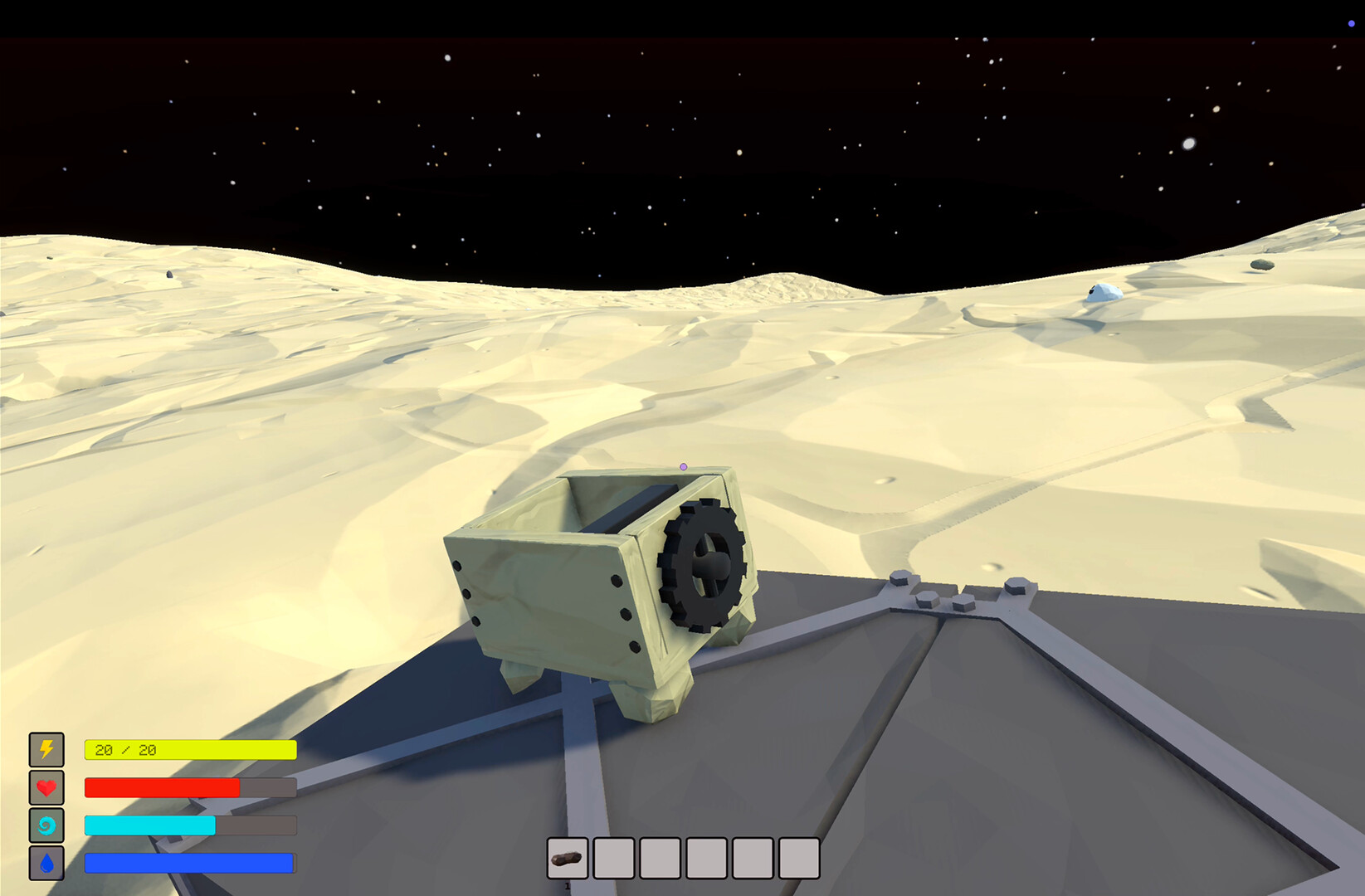Select the rock item in the first hotbar slot
The width and height of the screenshot is (1365, 896).
click(568, 858)
